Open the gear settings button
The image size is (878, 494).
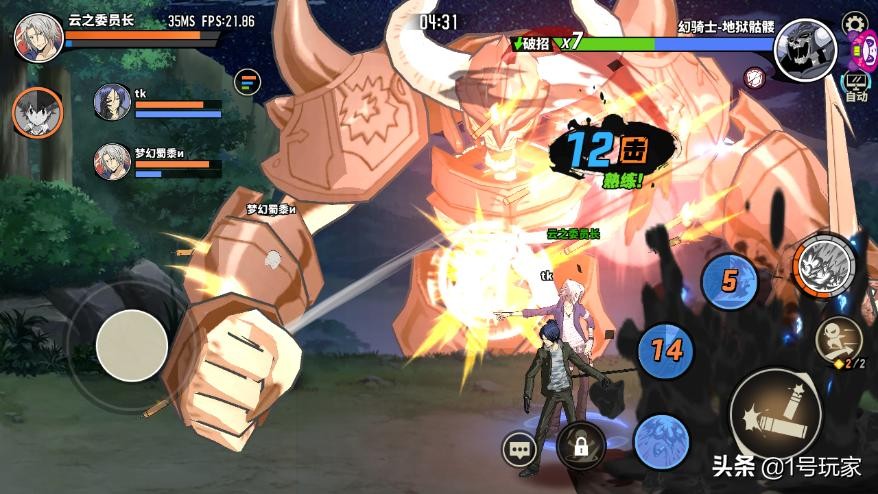tap(855, 23)
